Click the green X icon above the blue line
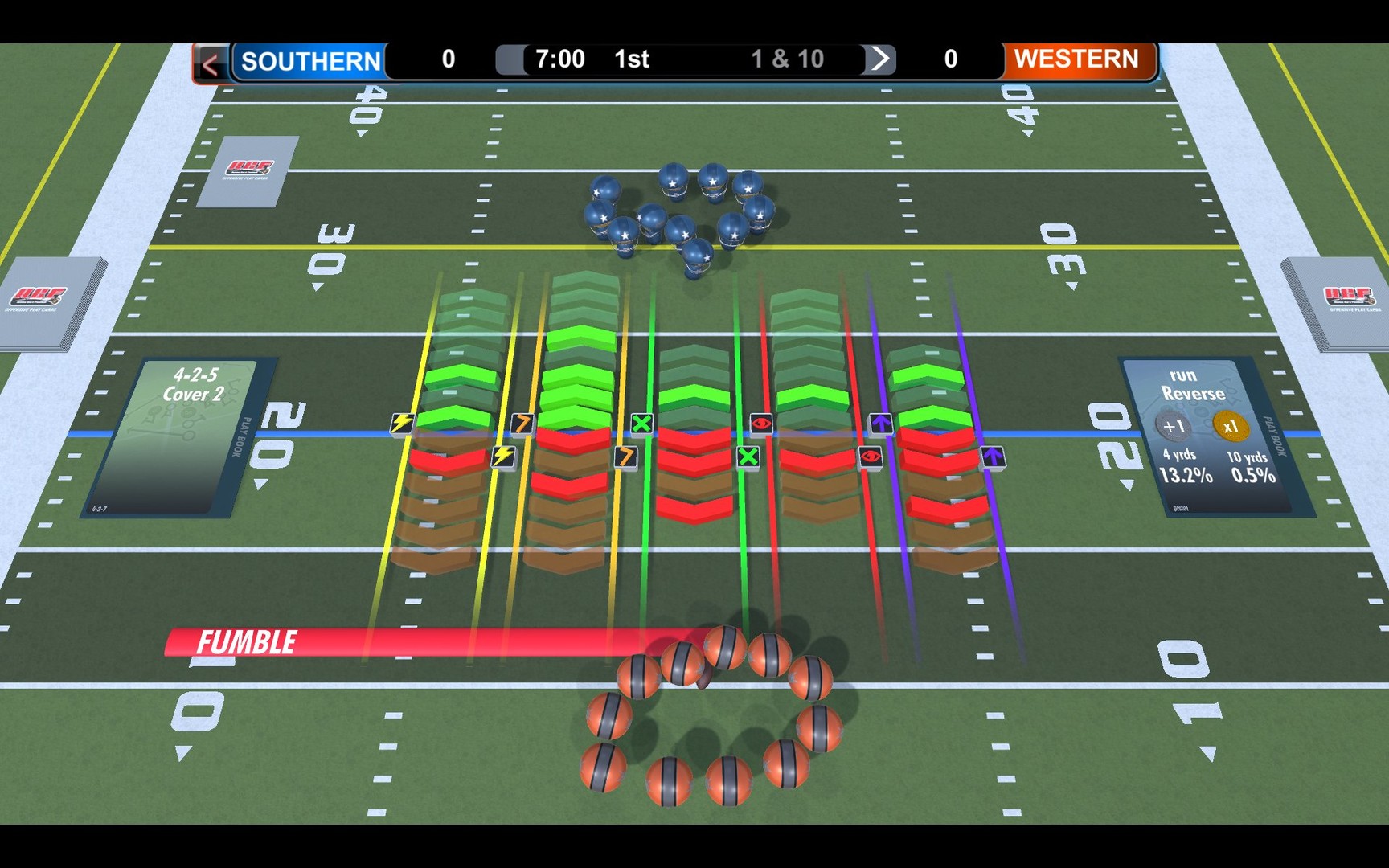 642,423
